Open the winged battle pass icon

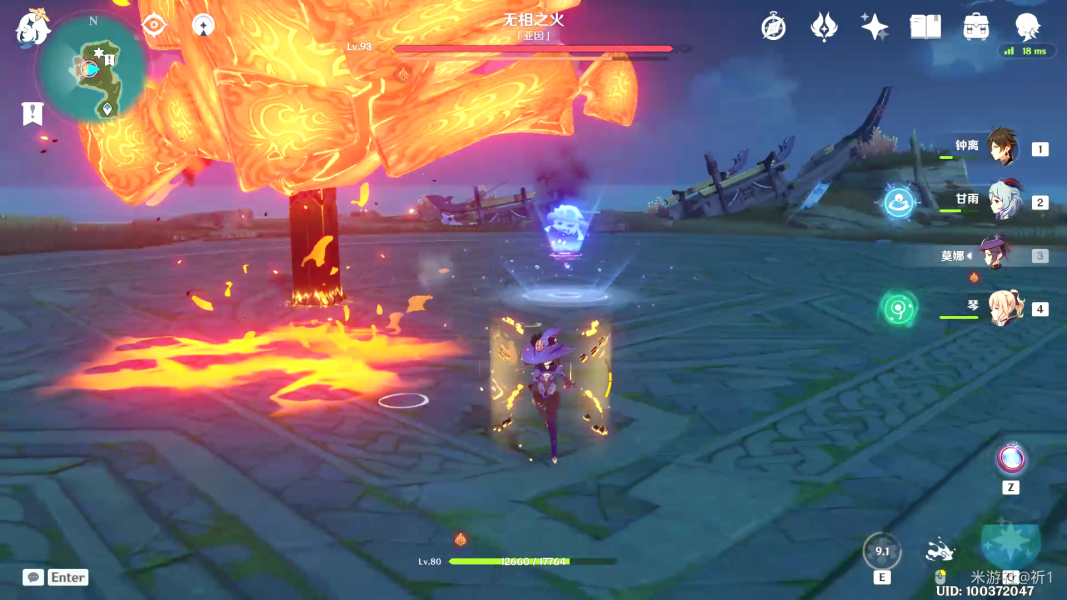[824, 27]
